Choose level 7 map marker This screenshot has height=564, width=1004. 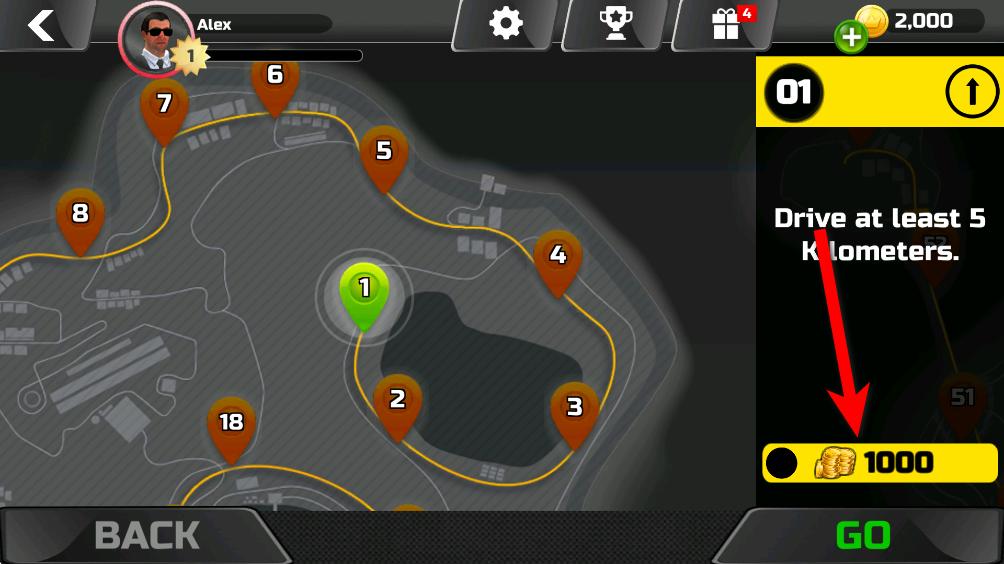(165, 106)
